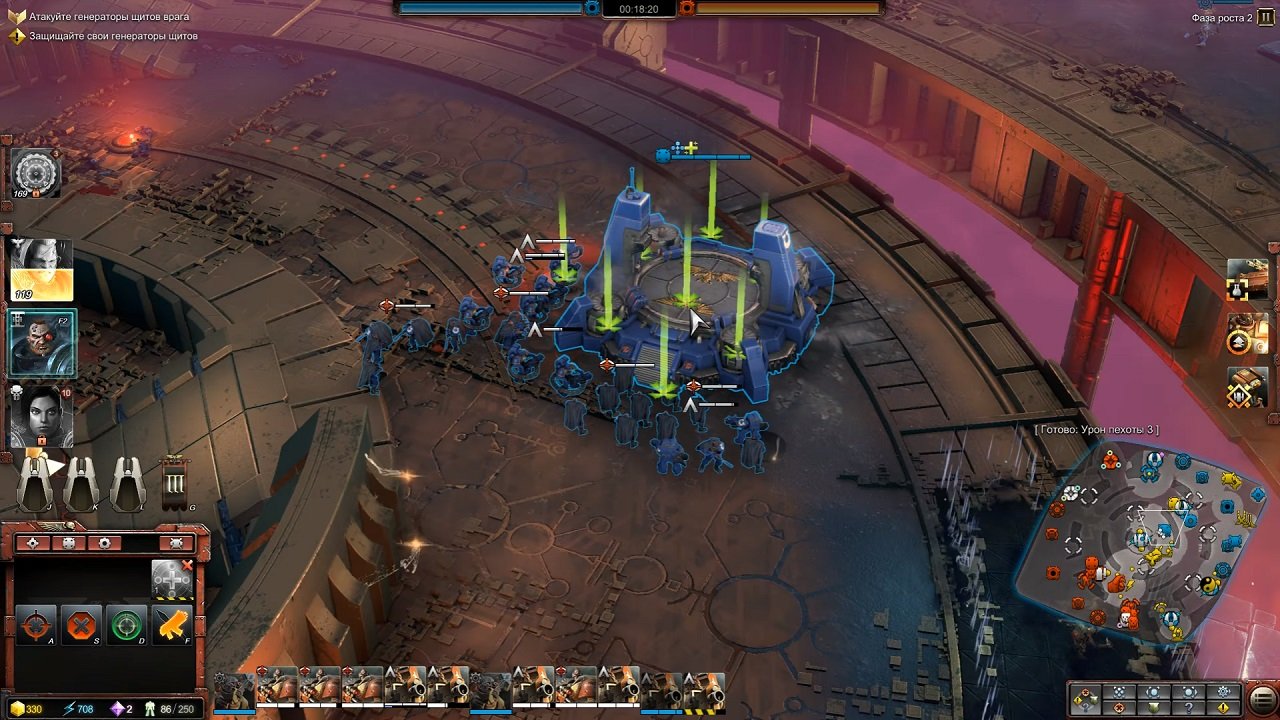
Task: Switch to the last command card tab
Action: [176, 543]
